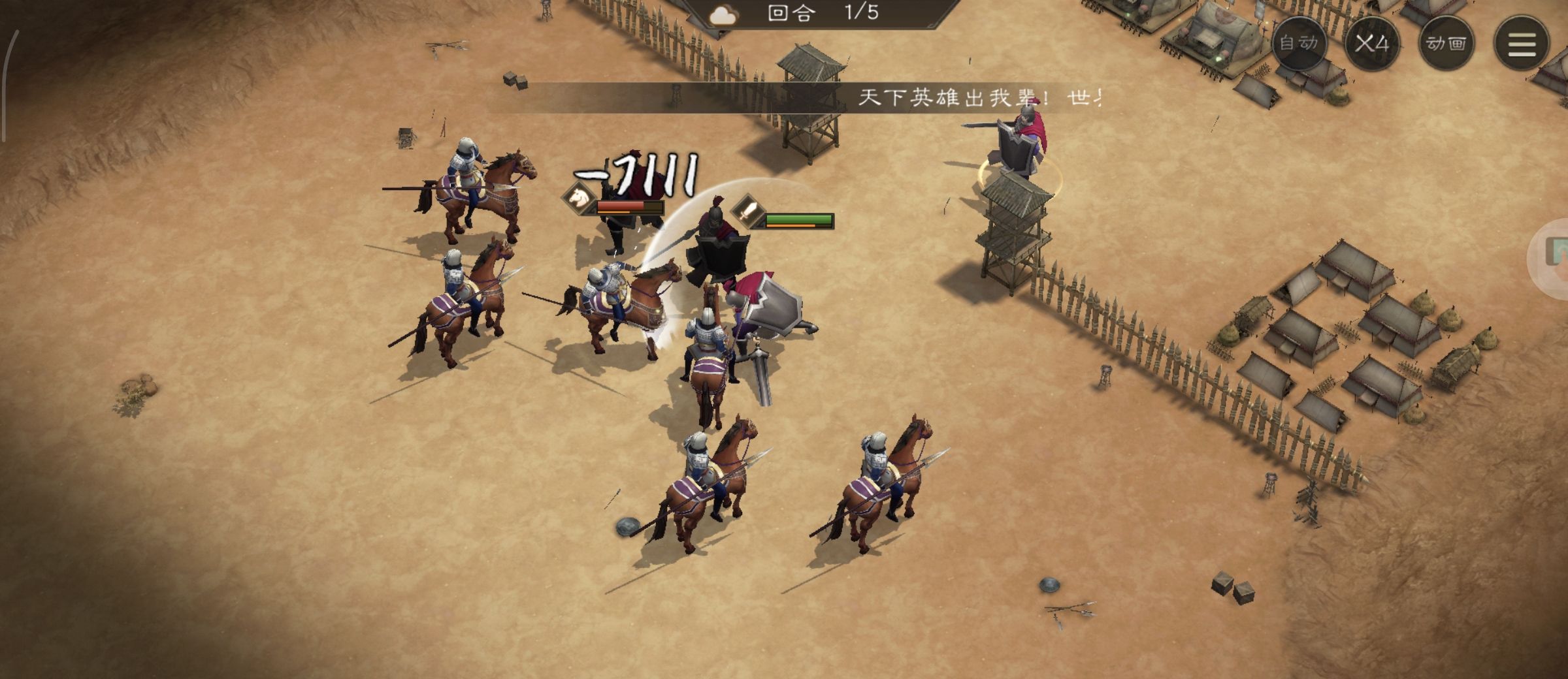Toggle the 自动 auto-battle button
This screenshot has width=1568, height=679.
[x=1298, y=44]
